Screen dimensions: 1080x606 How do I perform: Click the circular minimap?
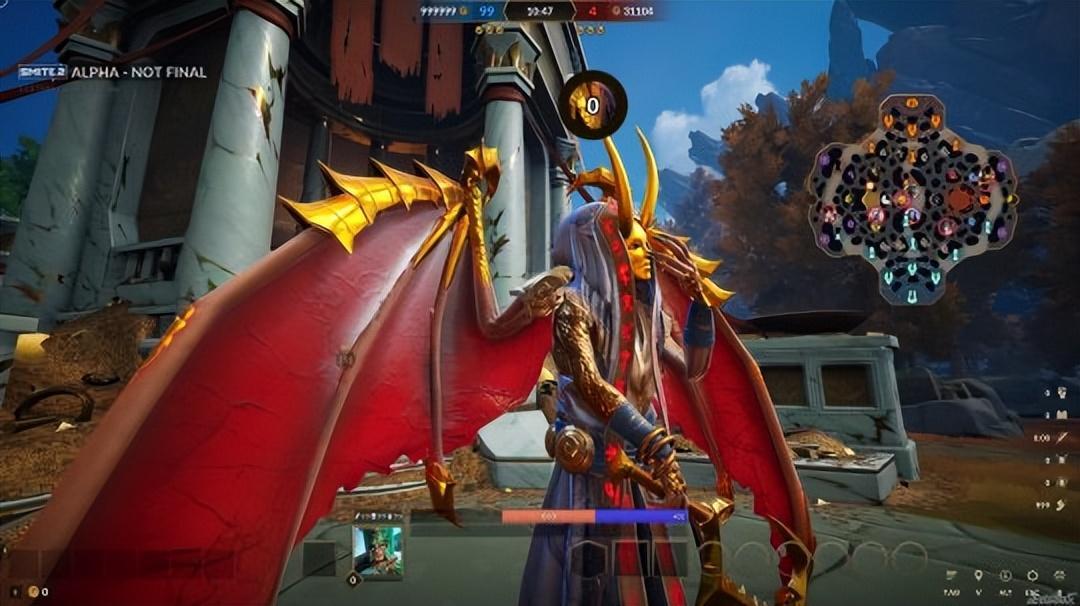(912, 199)
